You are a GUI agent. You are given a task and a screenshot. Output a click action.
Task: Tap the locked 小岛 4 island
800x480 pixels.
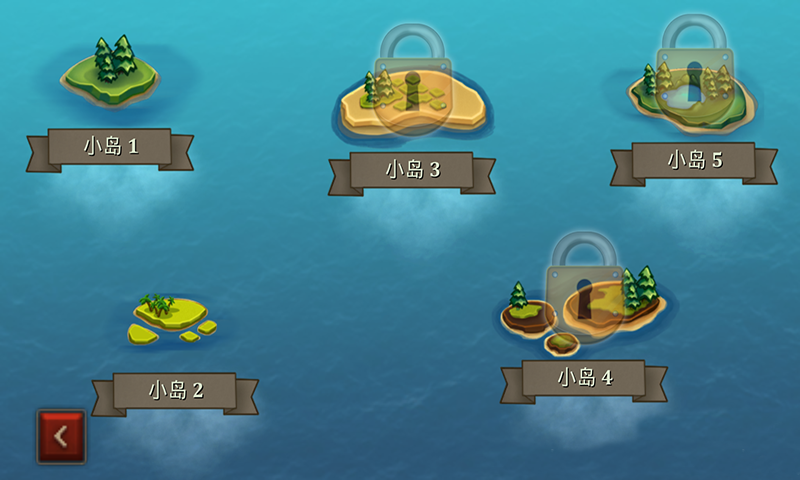[x=585, y=300]
